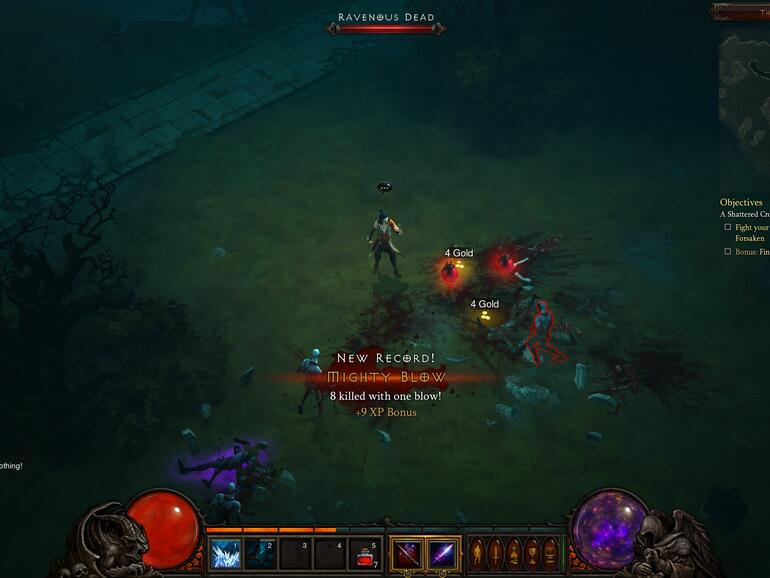The height and width of the screenshot is (578, 770).
Task: Open the Objectives quest tracker heading
Action: click(741, 202)
